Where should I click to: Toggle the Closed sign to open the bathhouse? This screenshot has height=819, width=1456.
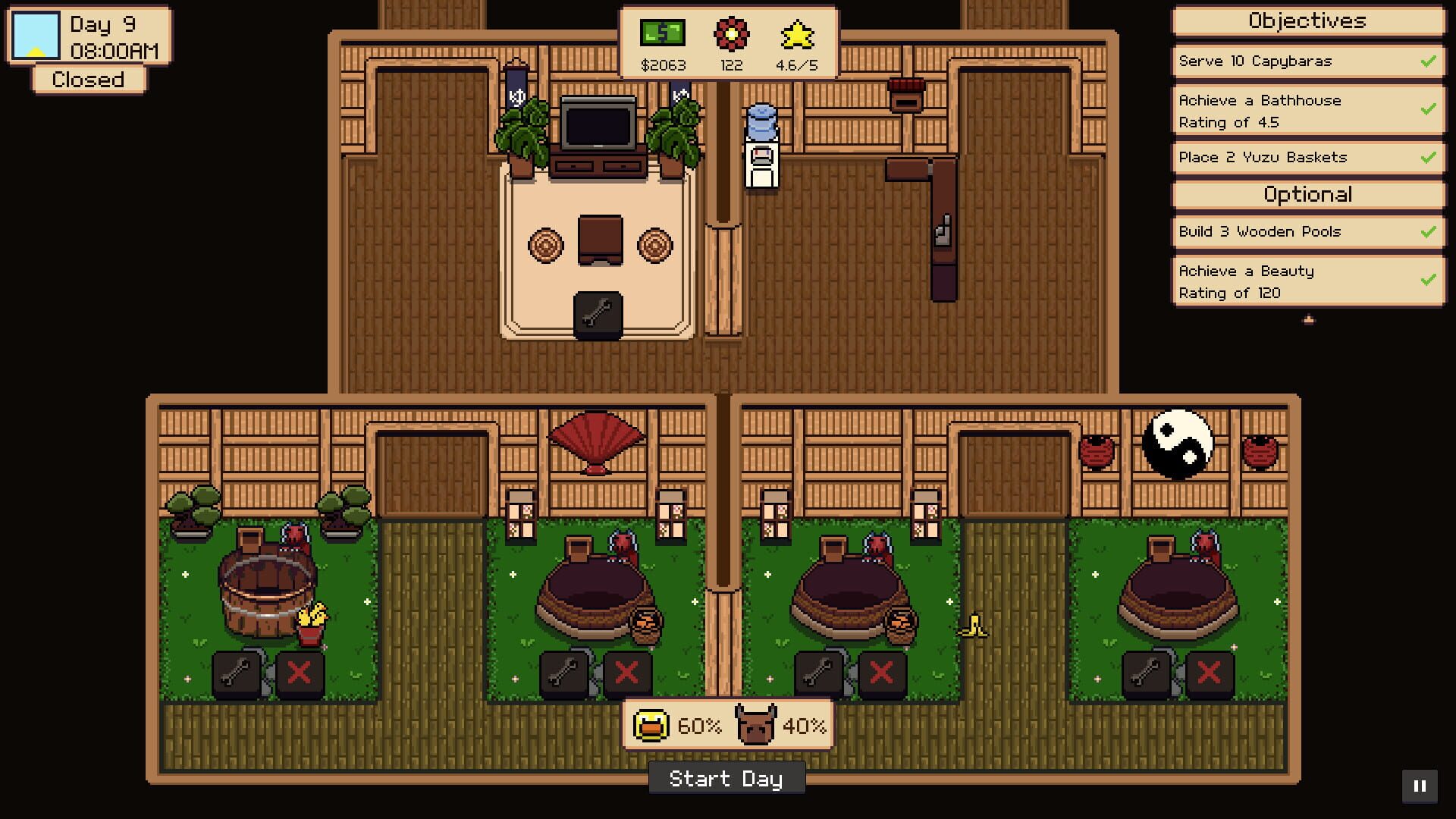(87, 79)
